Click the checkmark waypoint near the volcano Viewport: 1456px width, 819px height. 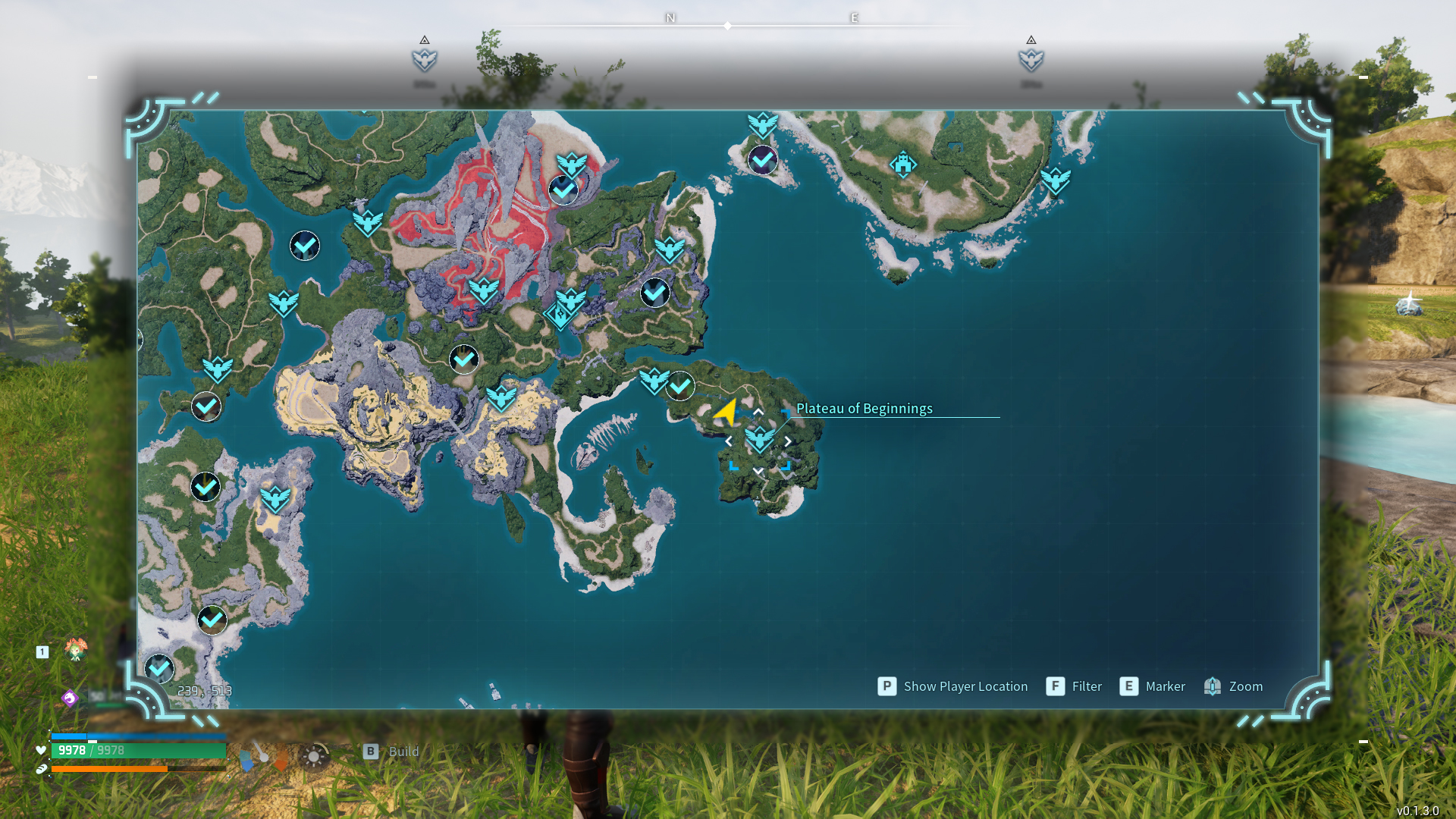(x=562, y=189)
